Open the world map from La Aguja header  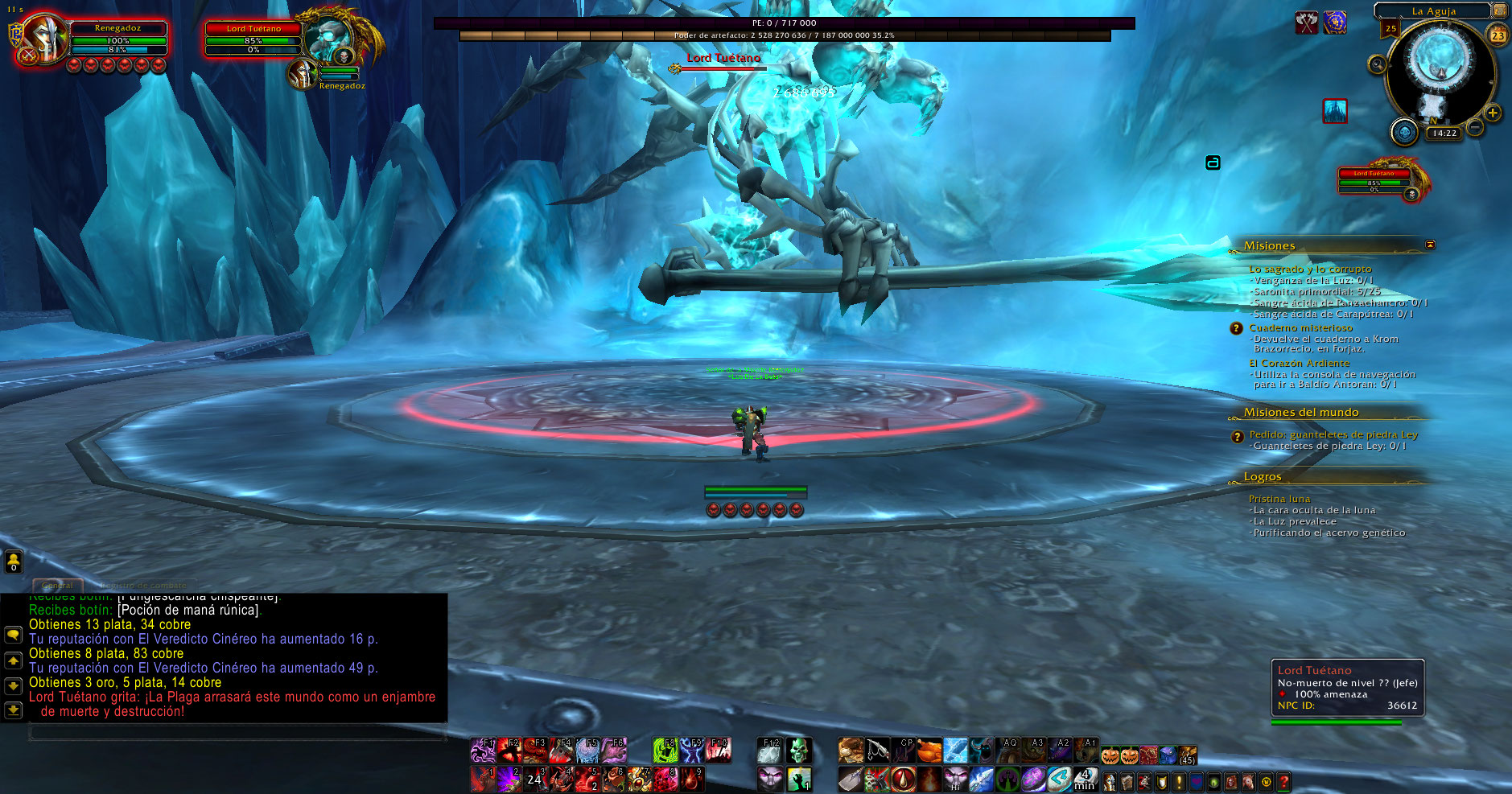pos(1433,11)
